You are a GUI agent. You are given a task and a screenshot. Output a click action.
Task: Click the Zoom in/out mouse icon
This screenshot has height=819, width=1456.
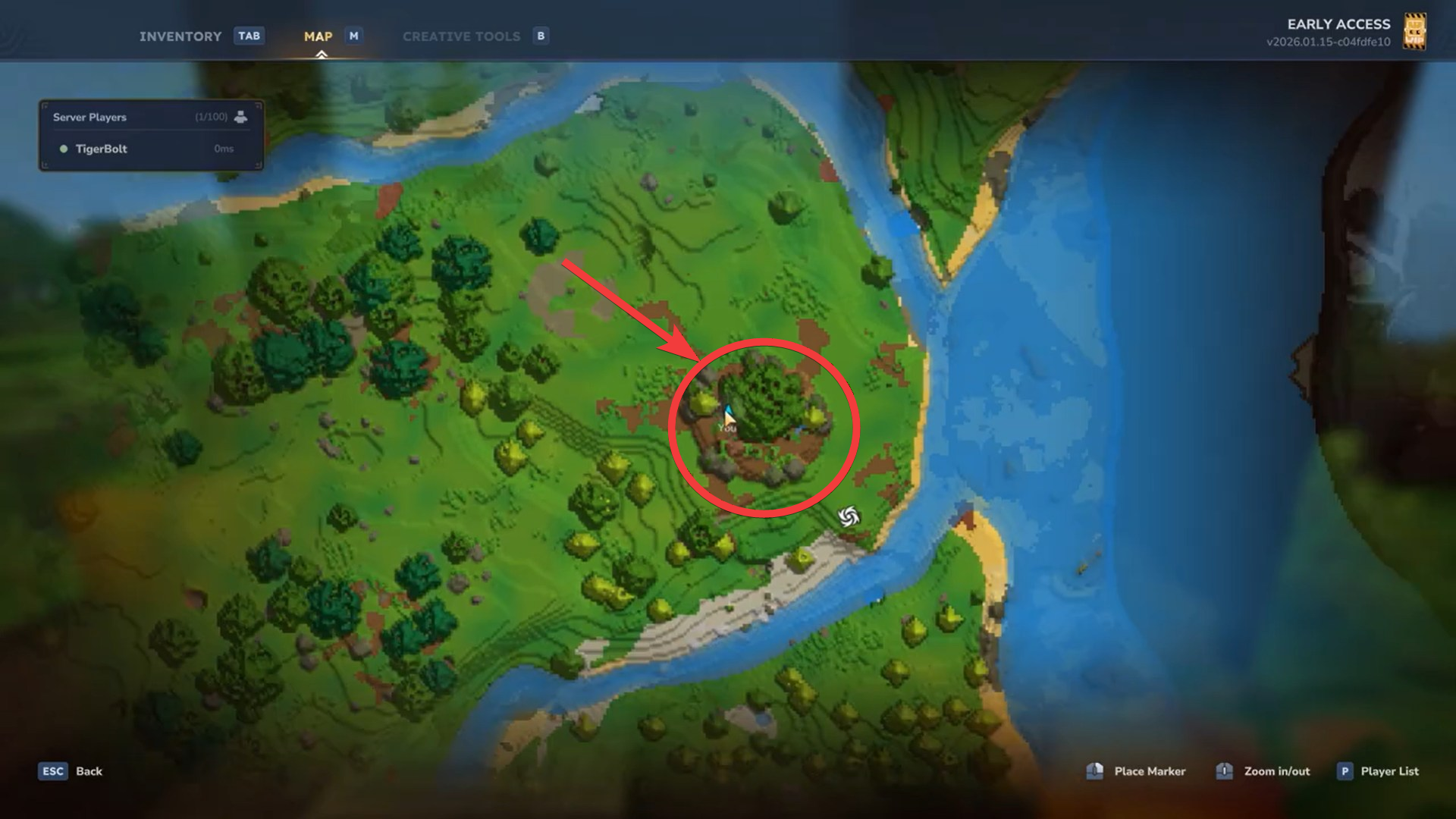click(1225, 771)
